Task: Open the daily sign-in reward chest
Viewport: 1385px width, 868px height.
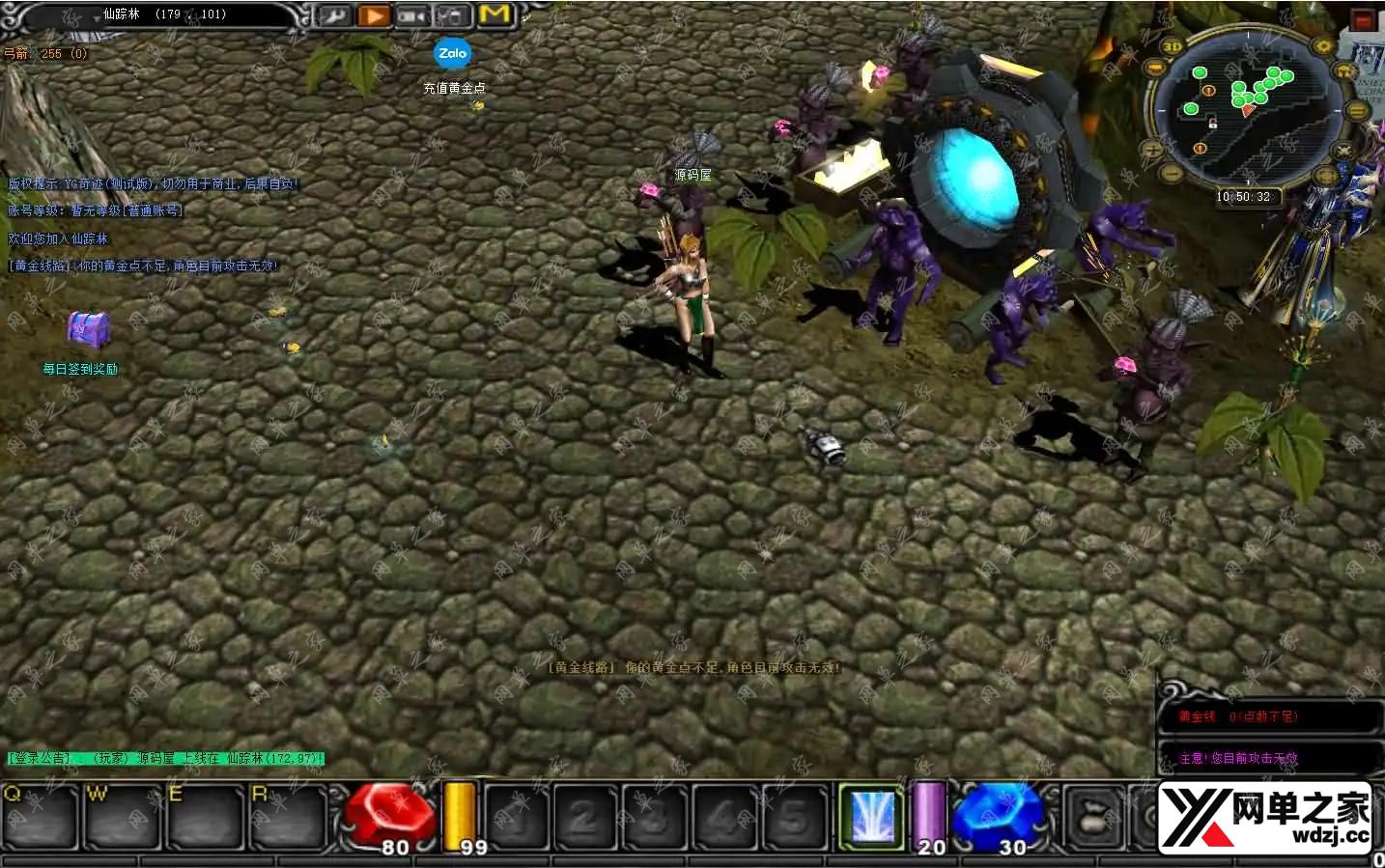Action: [x=88, y=330]
